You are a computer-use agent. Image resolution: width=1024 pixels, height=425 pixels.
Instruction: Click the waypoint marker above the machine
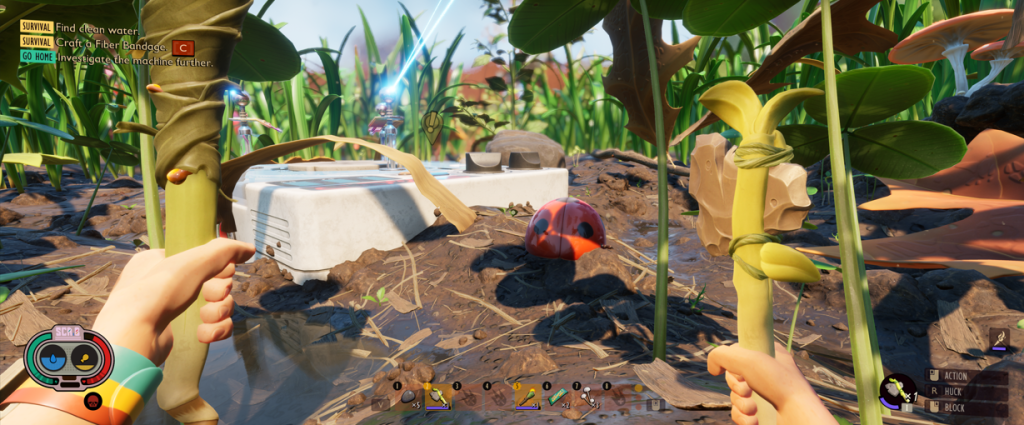(x=432, y=124)
